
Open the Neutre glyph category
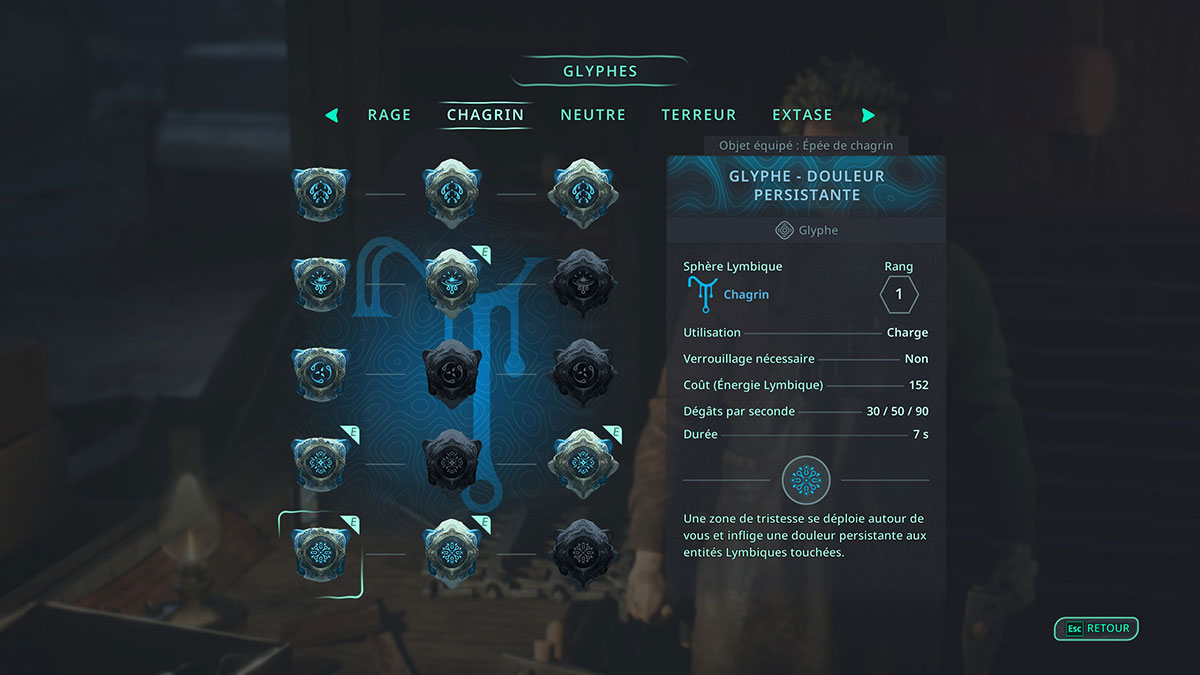(593, 115)
